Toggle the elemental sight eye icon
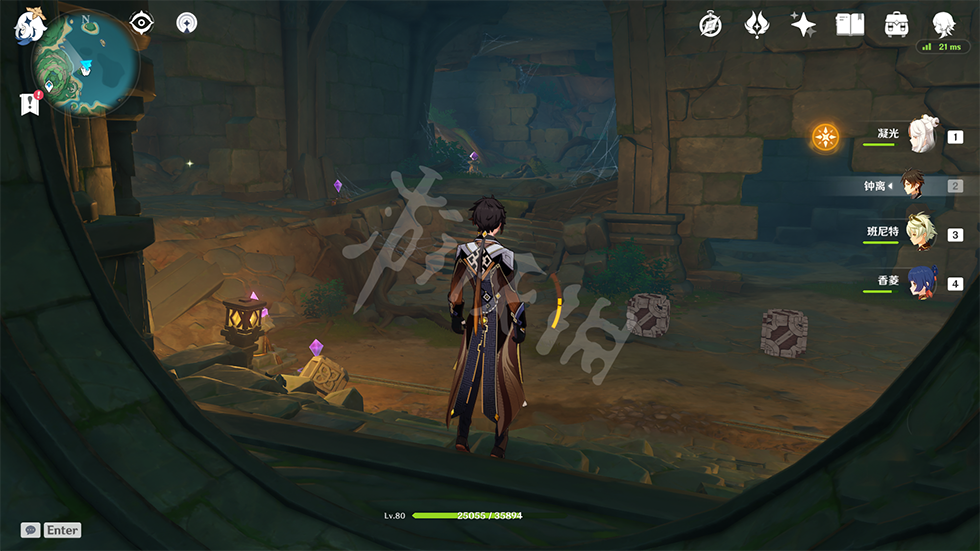The width and height of the screenshot is (980, 551). coord(142,22)
